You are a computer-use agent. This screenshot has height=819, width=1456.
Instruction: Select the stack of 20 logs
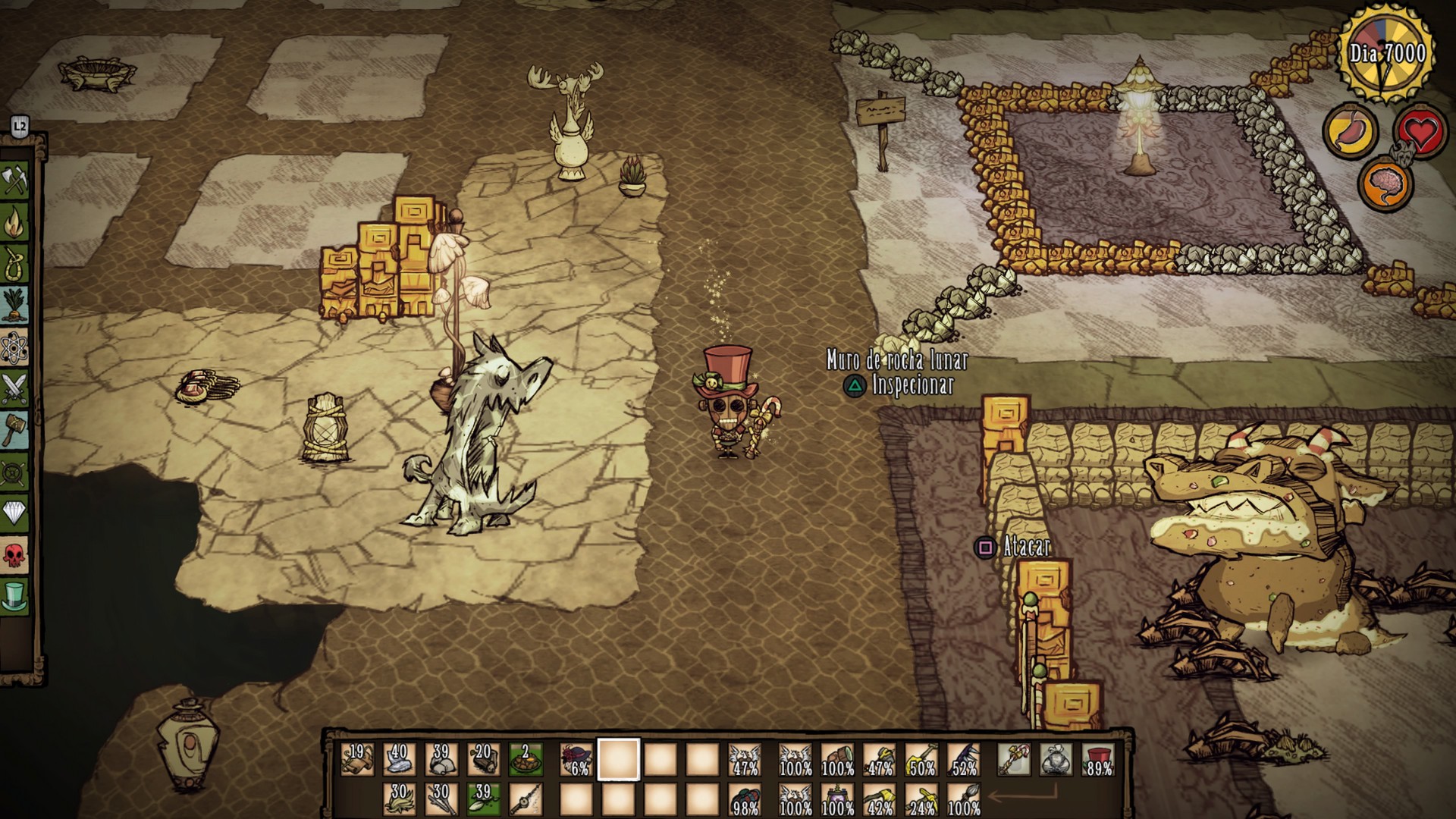[x=482, y=759]
